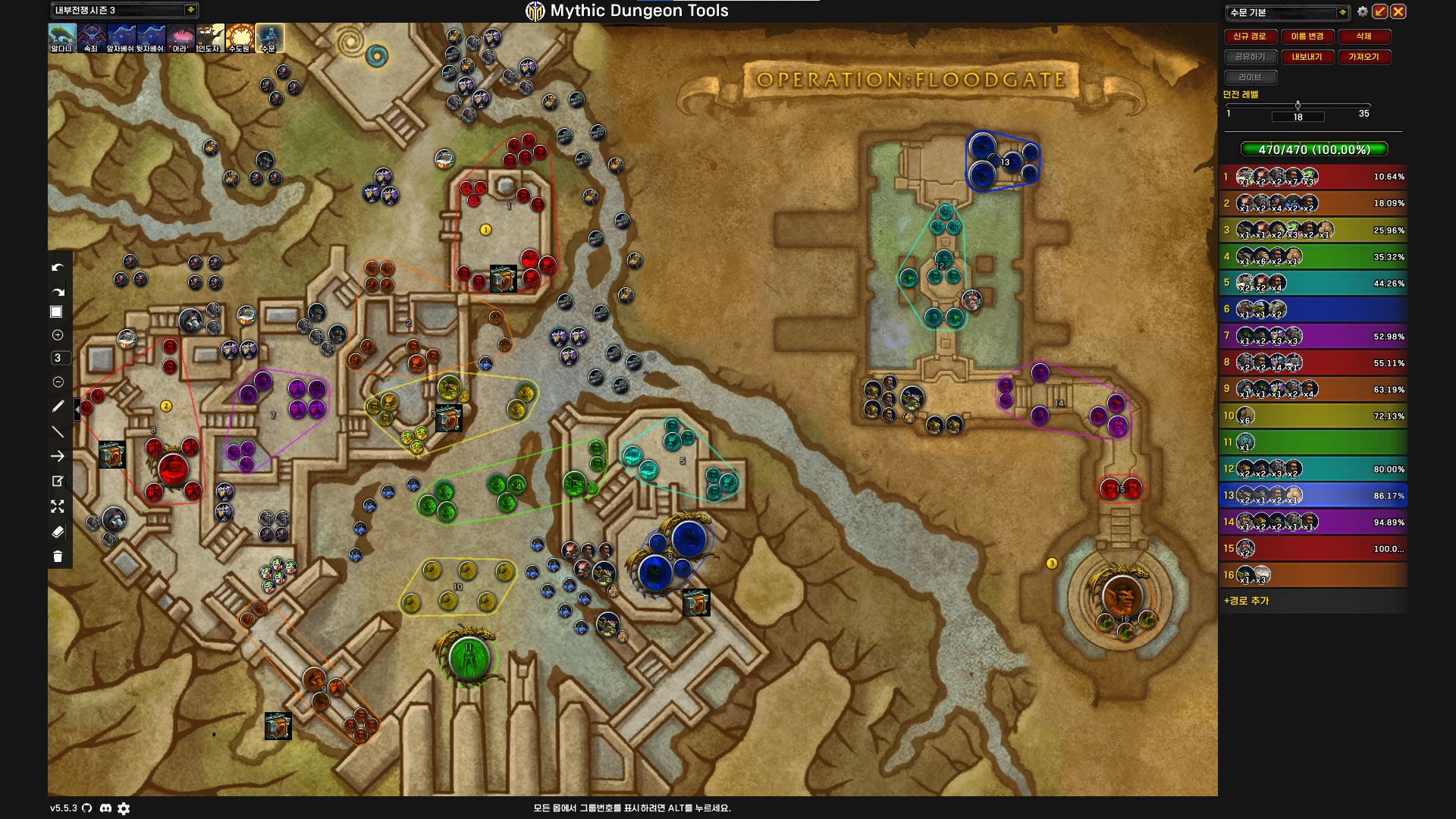Screen dimensions: 1456x819
Task: Select the 수도원 dungeon thumbnail
Action: (x=240, y=38)
